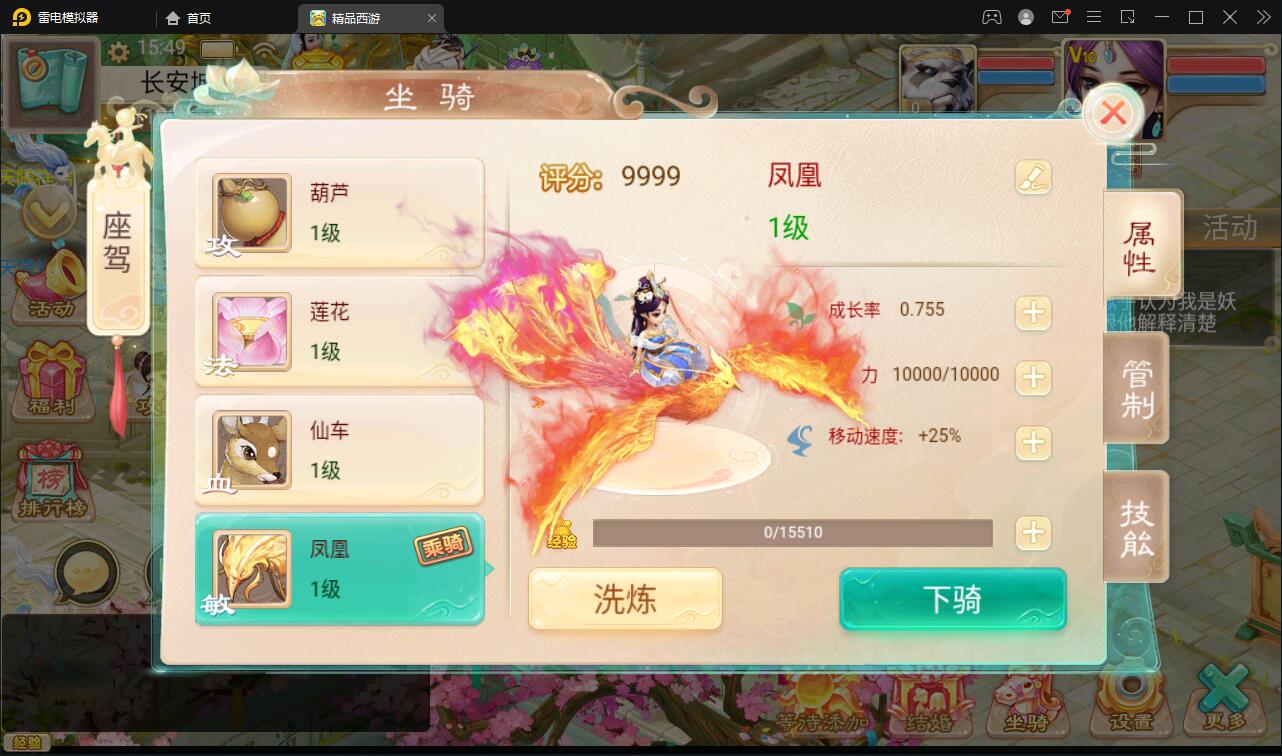The height and width of the screenshot is (756, 1282).
Task: Switch to the 管制 tab
Action: point(1136,388)
